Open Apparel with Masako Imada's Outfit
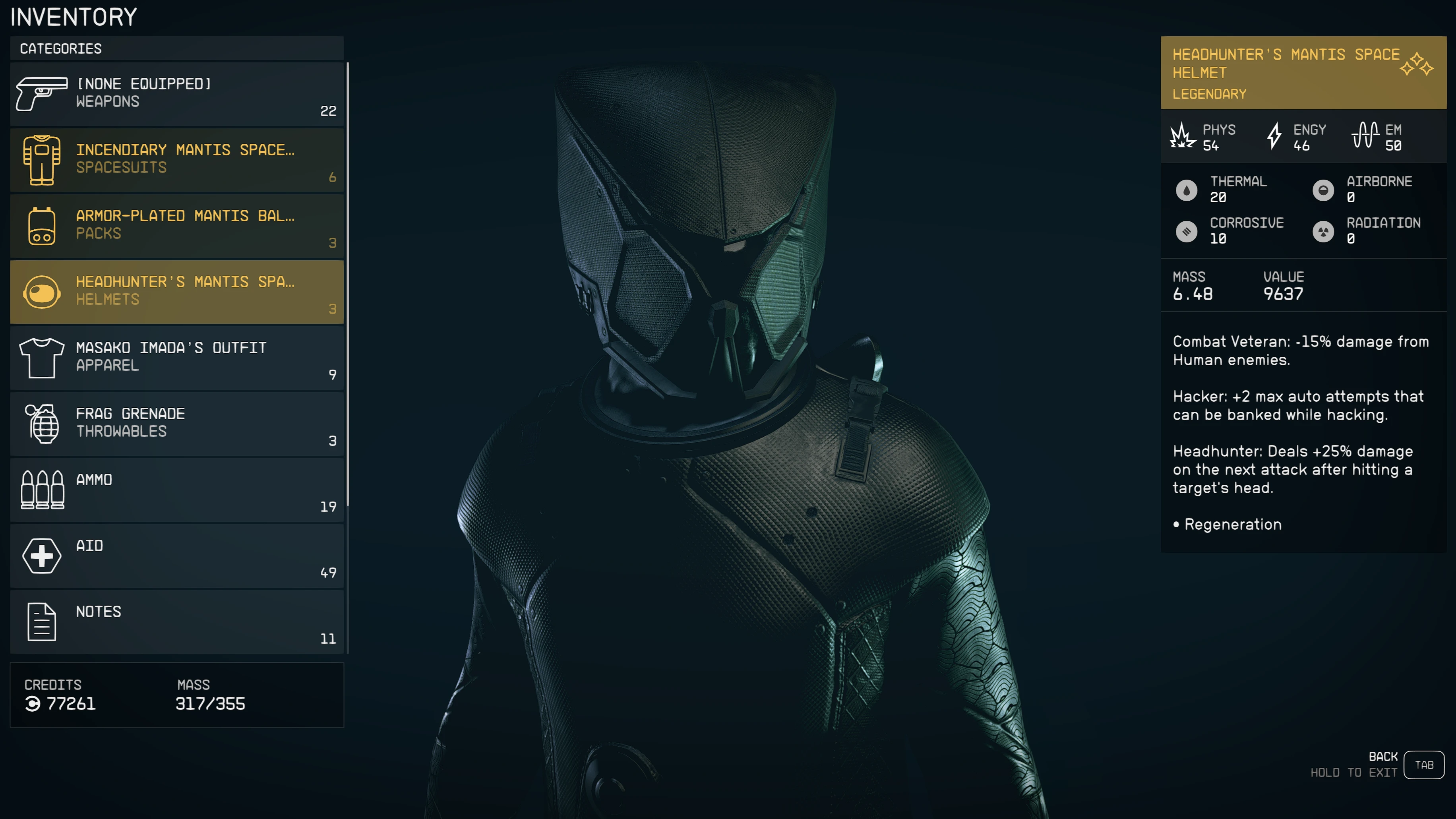The image size is (1456, 819). point(176,358)
